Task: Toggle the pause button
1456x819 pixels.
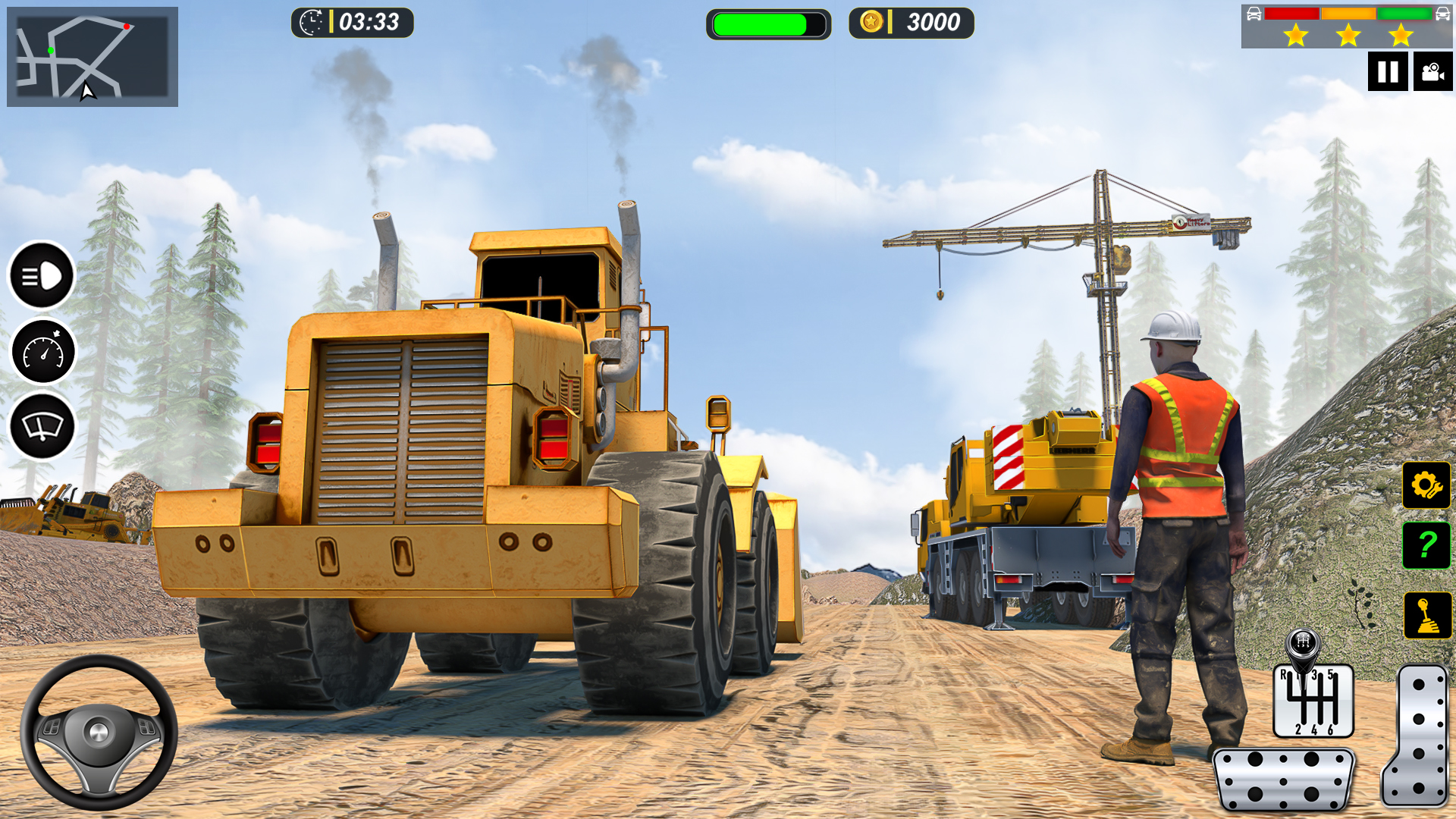Action: [1388, 72]
